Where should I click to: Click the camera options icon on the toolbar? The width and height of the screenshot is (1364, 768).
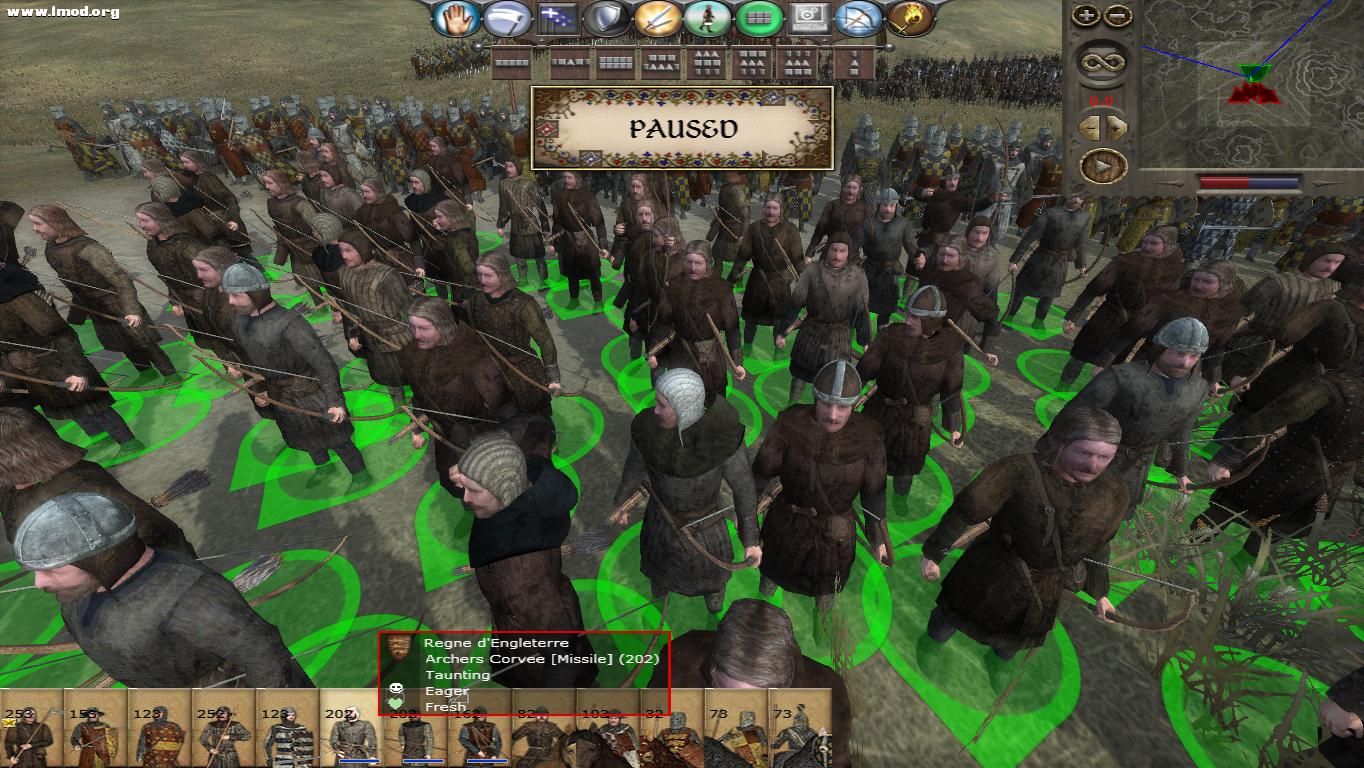(810, 20)
